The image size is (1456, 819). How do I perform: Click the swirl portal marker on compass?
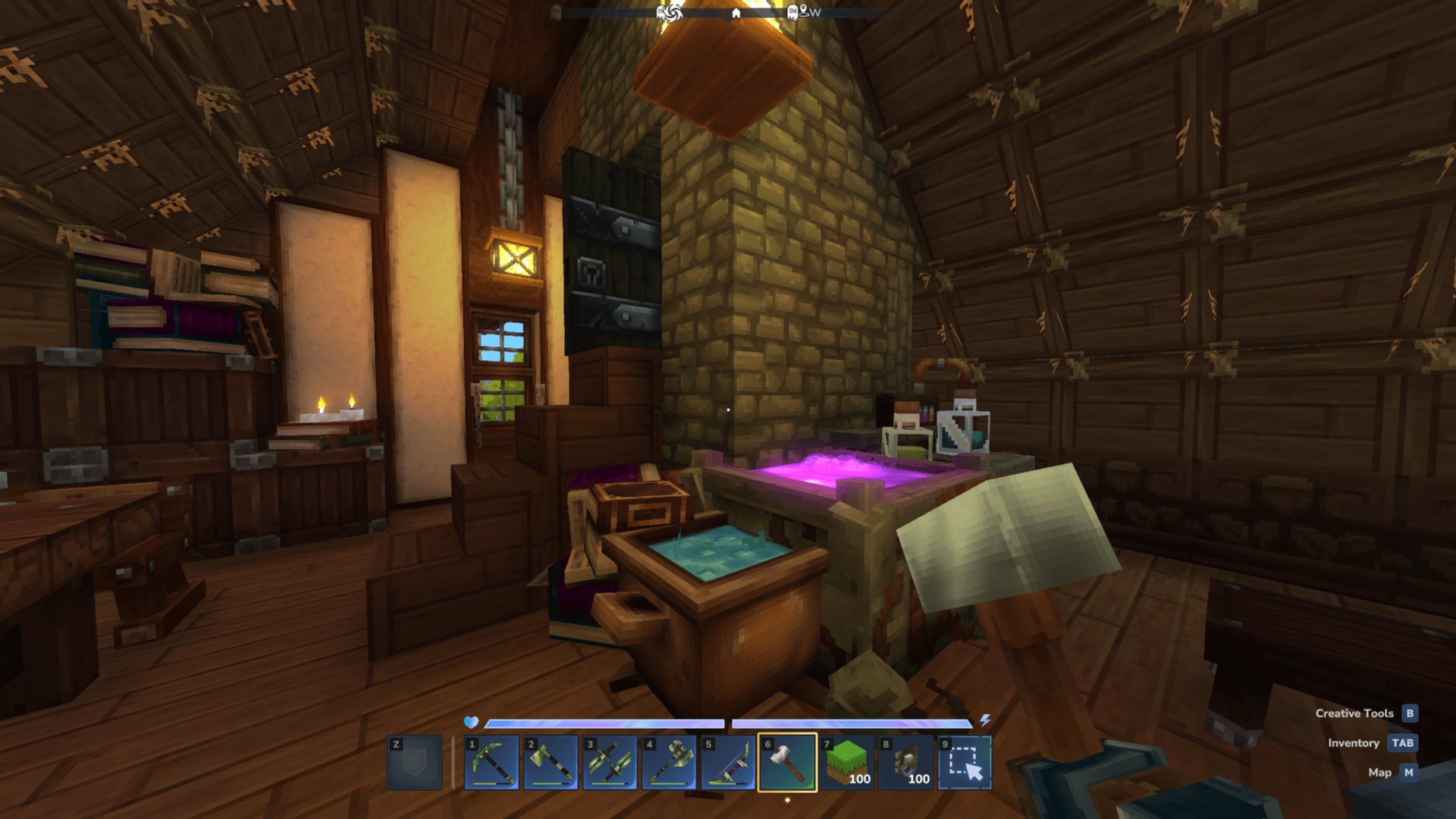pyautogui.click(x=672, y=12)
